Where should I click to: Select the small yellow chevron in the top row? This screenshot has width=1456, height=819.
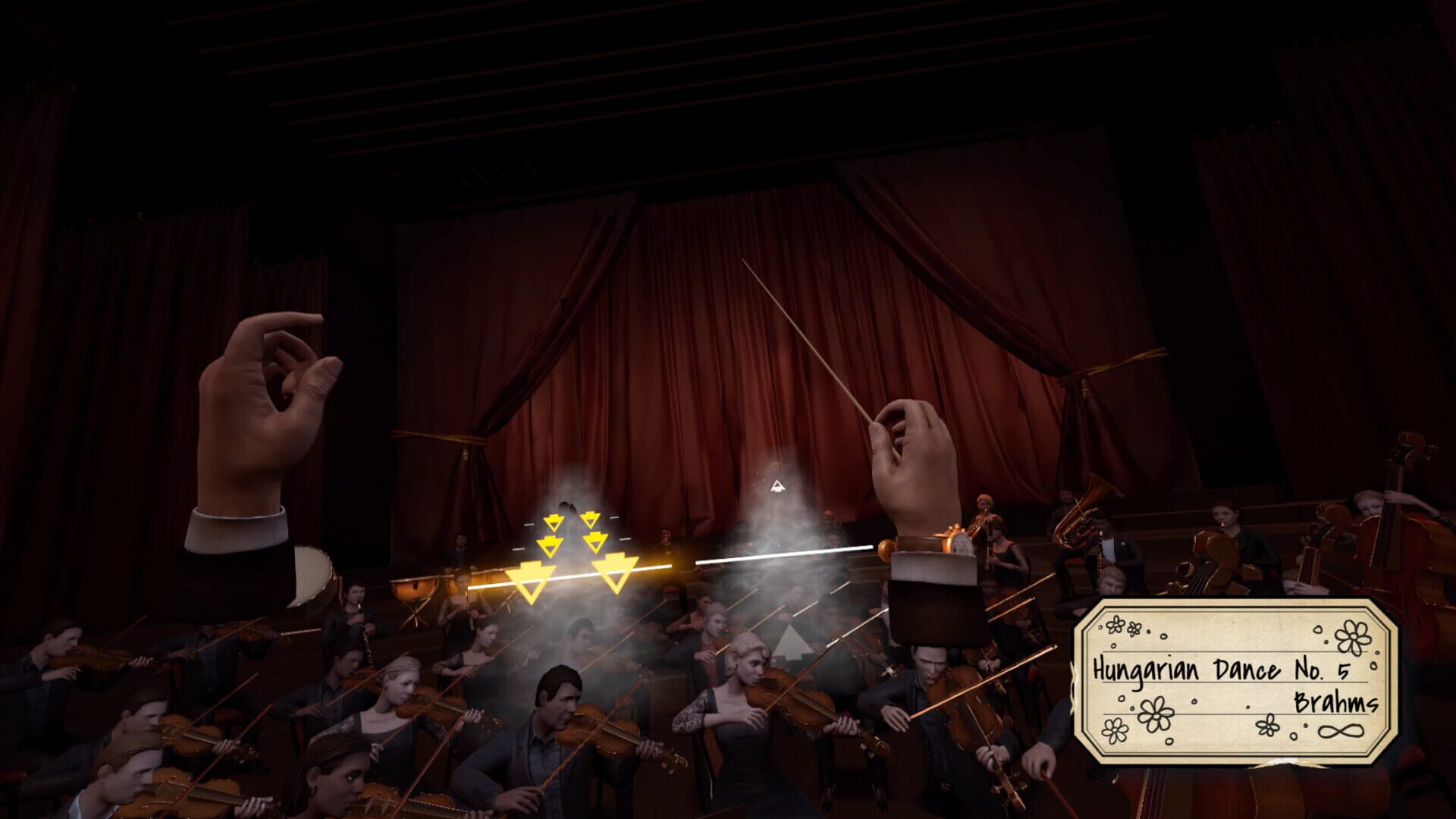(554, 522)
